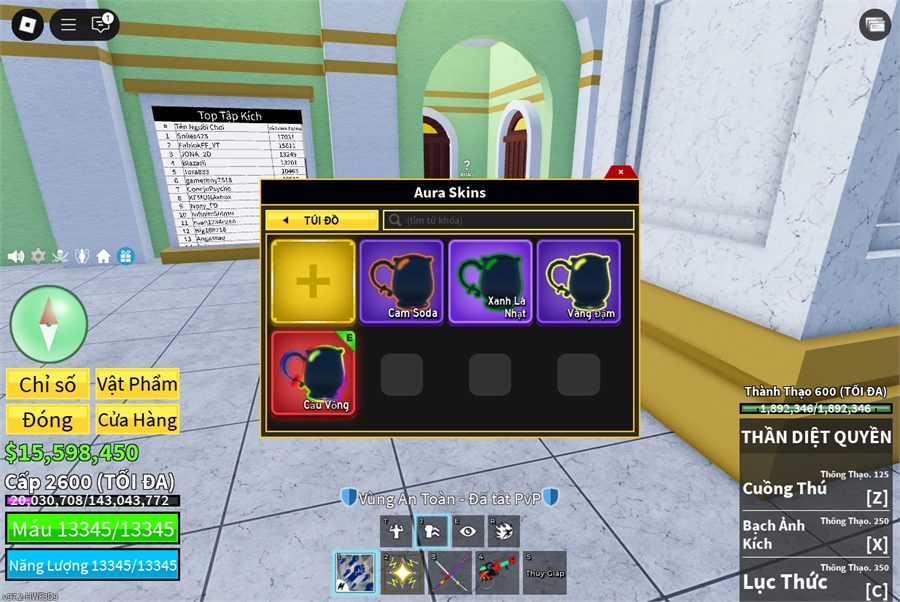This screenshot has height=602, width=900.
Task: Select the lightning star hotbar slot
Action: 402,572
